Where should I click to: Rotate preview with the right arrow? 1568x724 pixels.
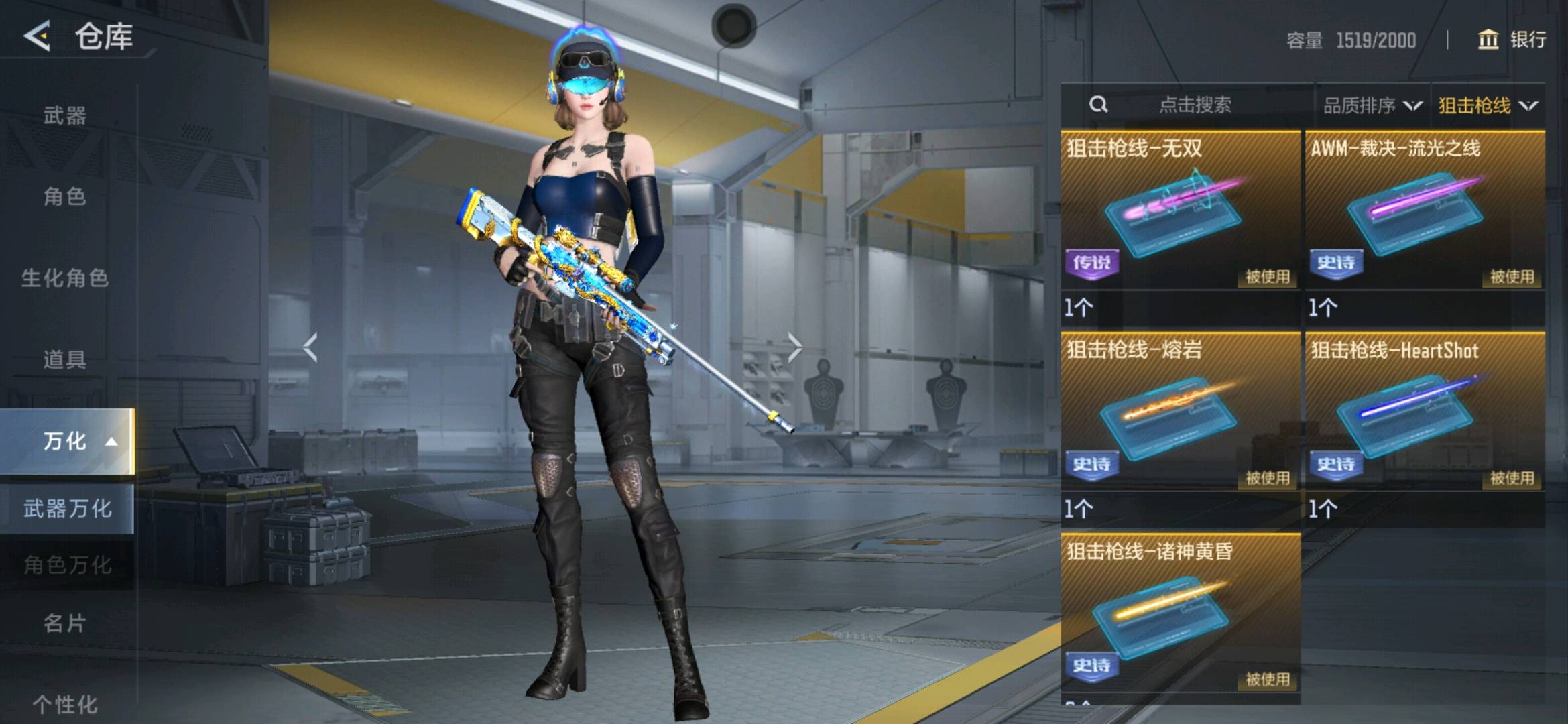coord(794,347)
